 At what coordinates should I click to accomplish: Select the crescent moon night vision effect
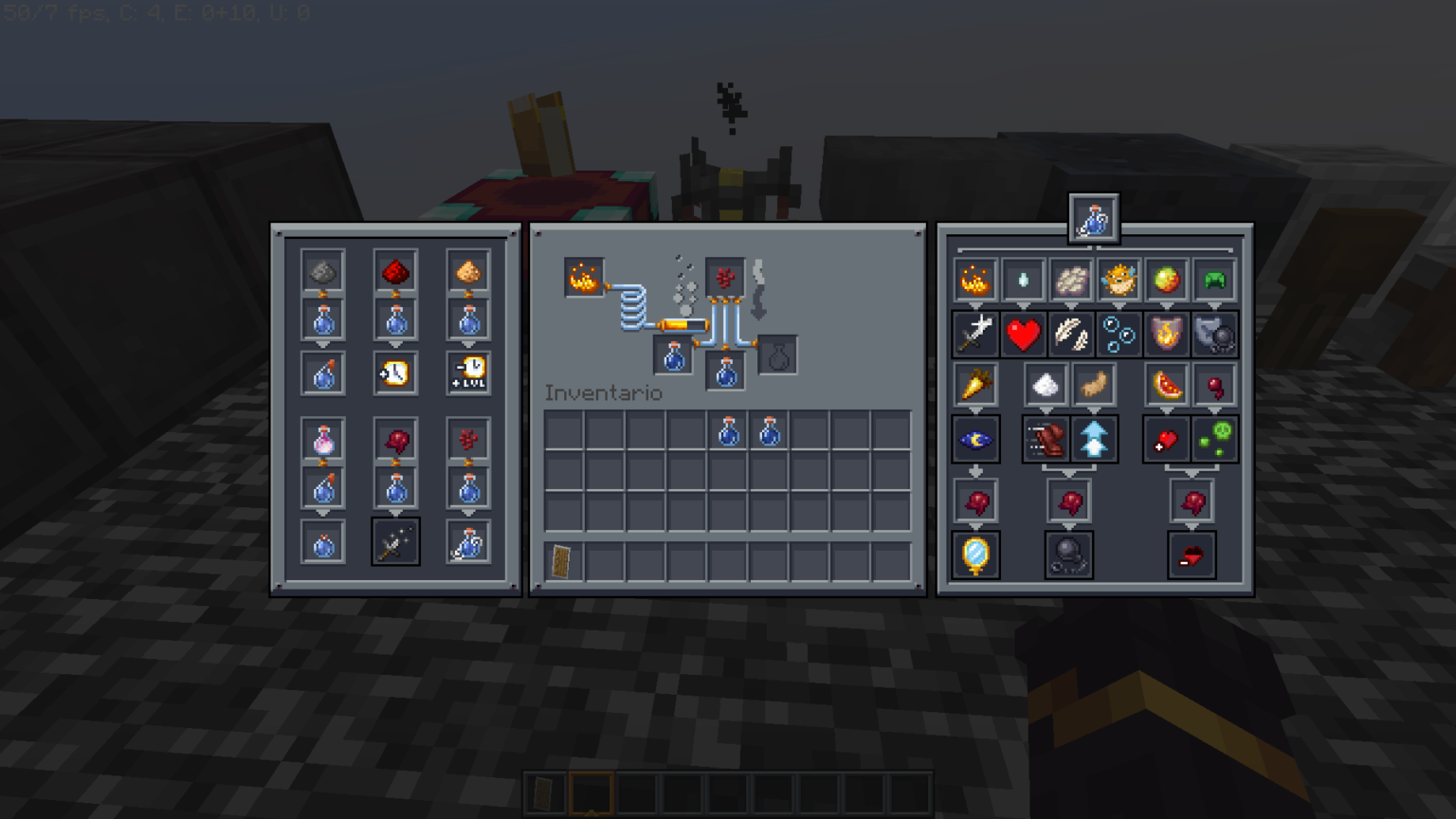pos(975,438)
